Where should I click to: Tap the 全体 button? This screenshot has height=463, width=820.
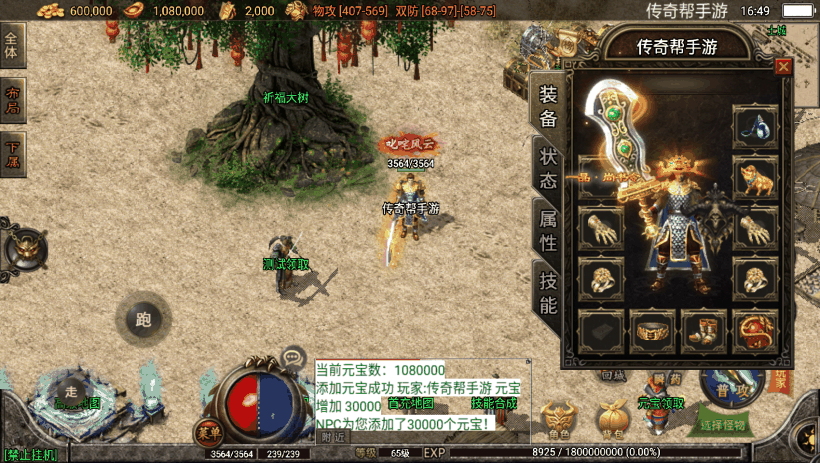[x=12, y=46]
